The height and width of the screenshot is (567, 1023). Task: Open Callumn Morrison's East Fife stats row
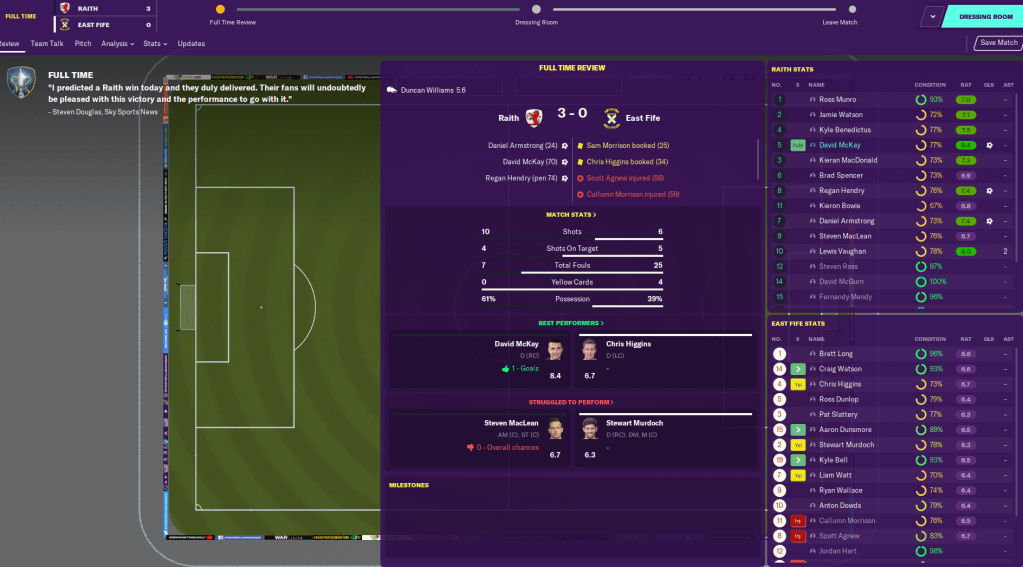[x=847, y=521]
